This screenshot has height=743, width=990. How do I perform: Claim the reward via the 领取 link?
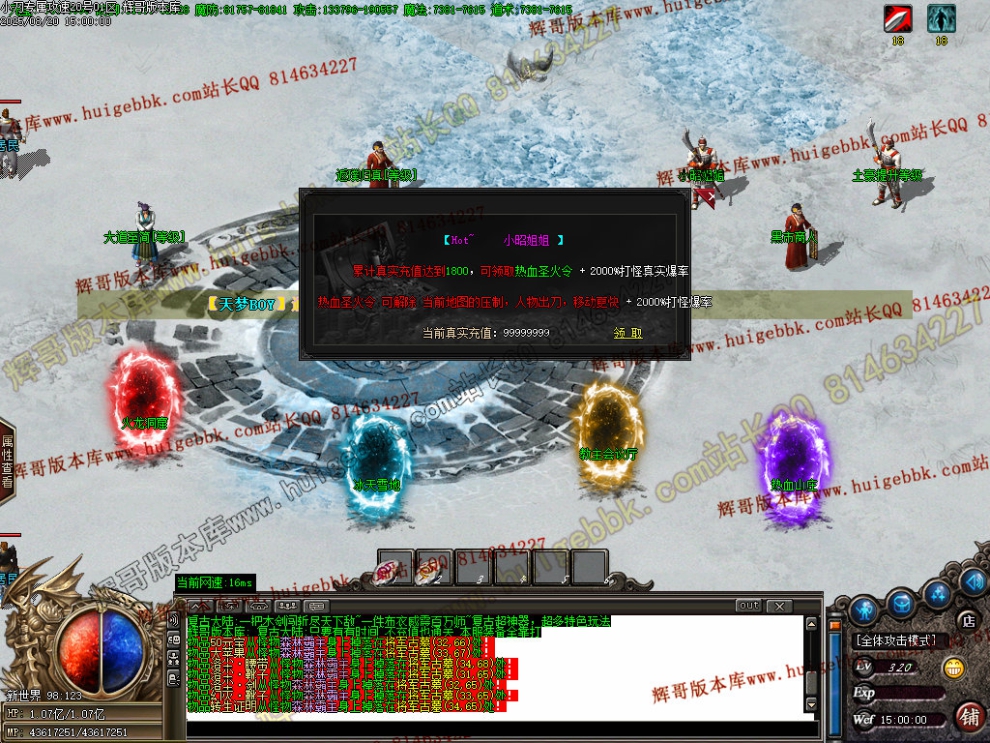(628, 333)
